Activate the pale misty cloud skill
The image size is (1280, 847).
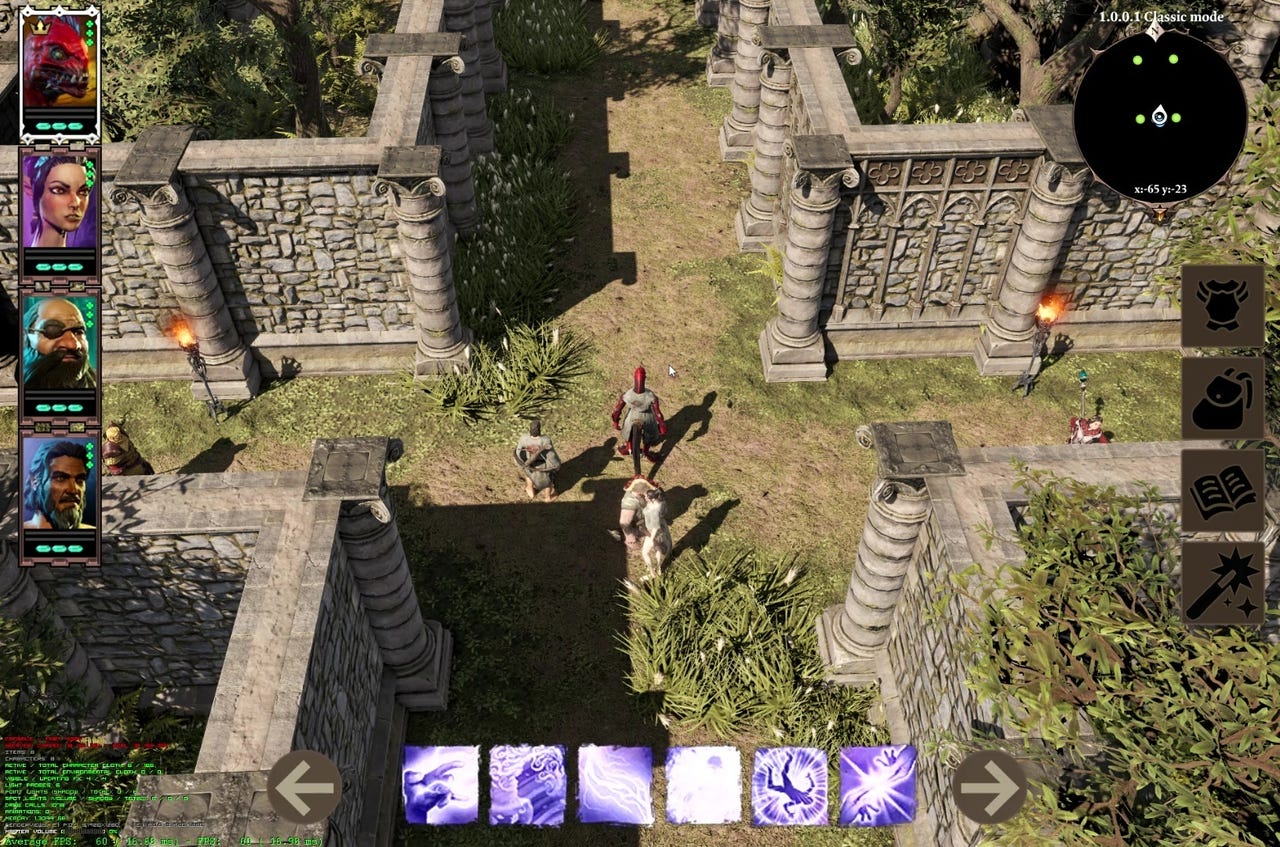point(702,785)
